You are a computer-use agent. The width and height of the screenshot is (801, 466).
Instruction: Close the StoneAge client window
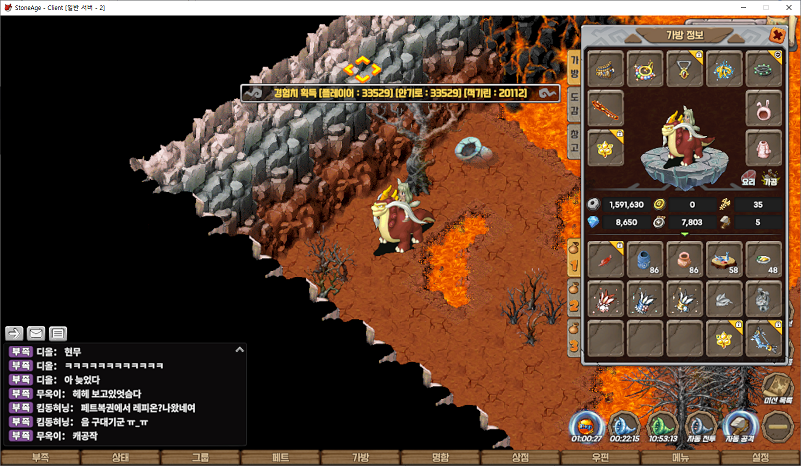pos(785,7)
